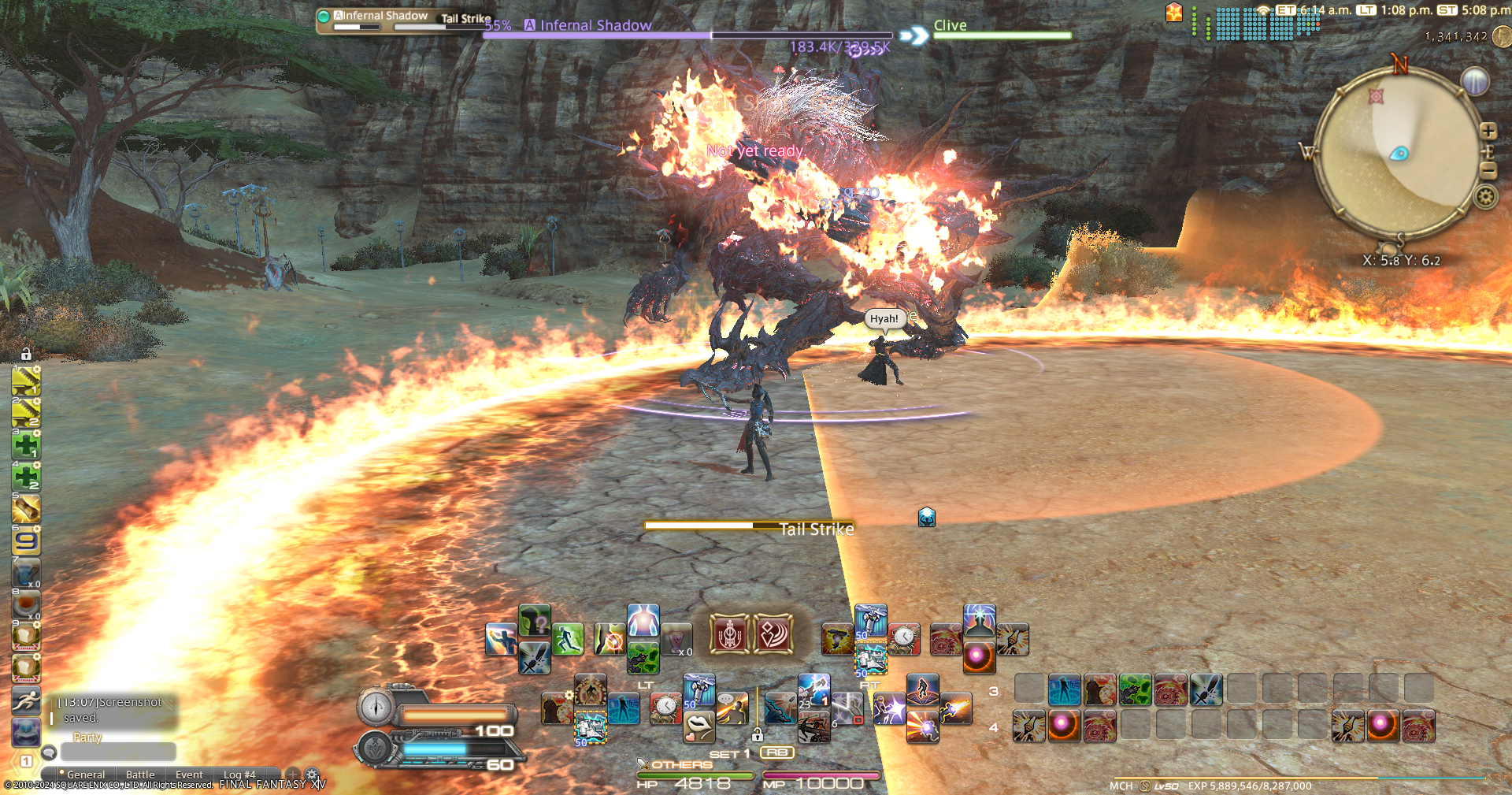This screenshot has width=1512, height=795.
Task: Click the weather orb beside the minimap
Action: tap(1475, 80)
